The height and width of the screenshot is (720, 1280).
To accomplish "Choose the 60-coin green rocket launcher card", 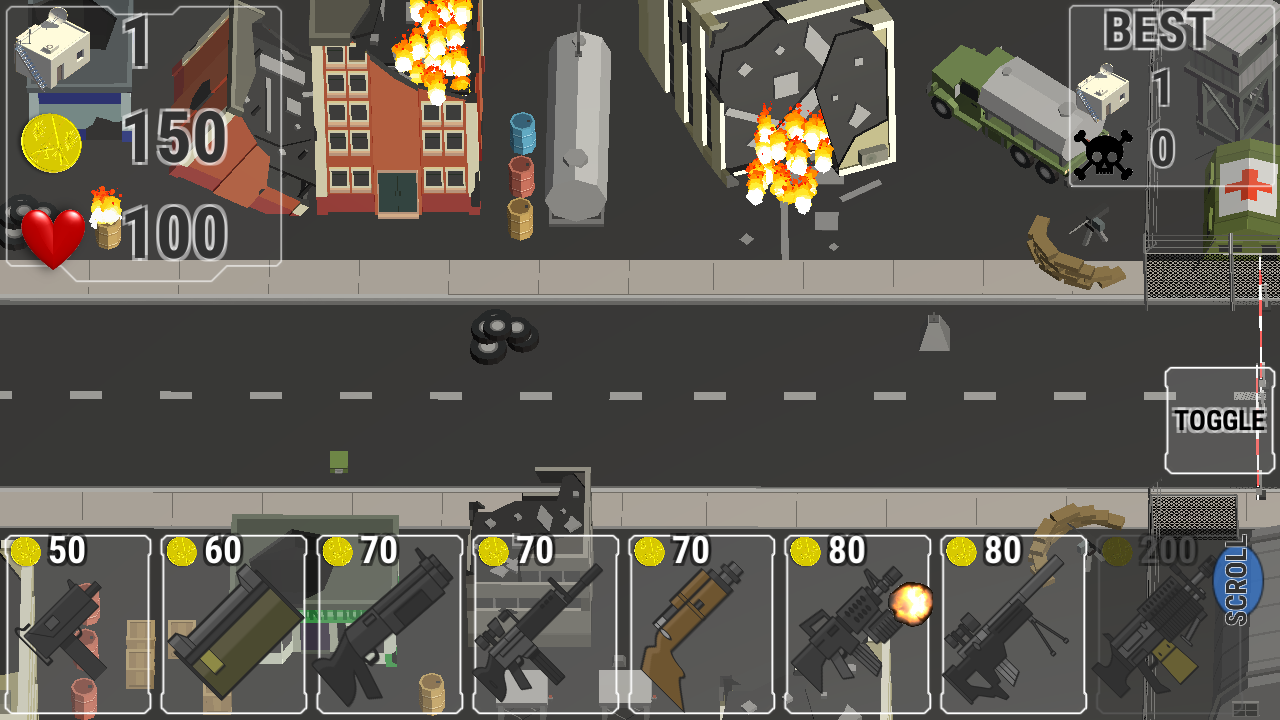I will [235, 625].
